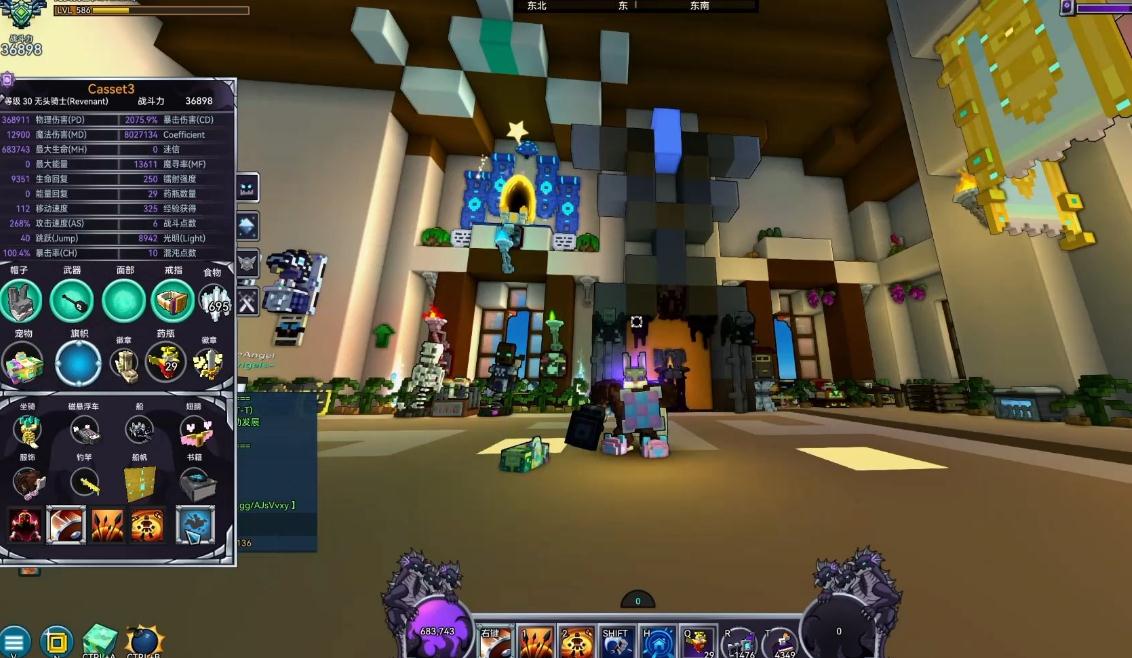Select the weapon (武器) equipment slot

72,300
